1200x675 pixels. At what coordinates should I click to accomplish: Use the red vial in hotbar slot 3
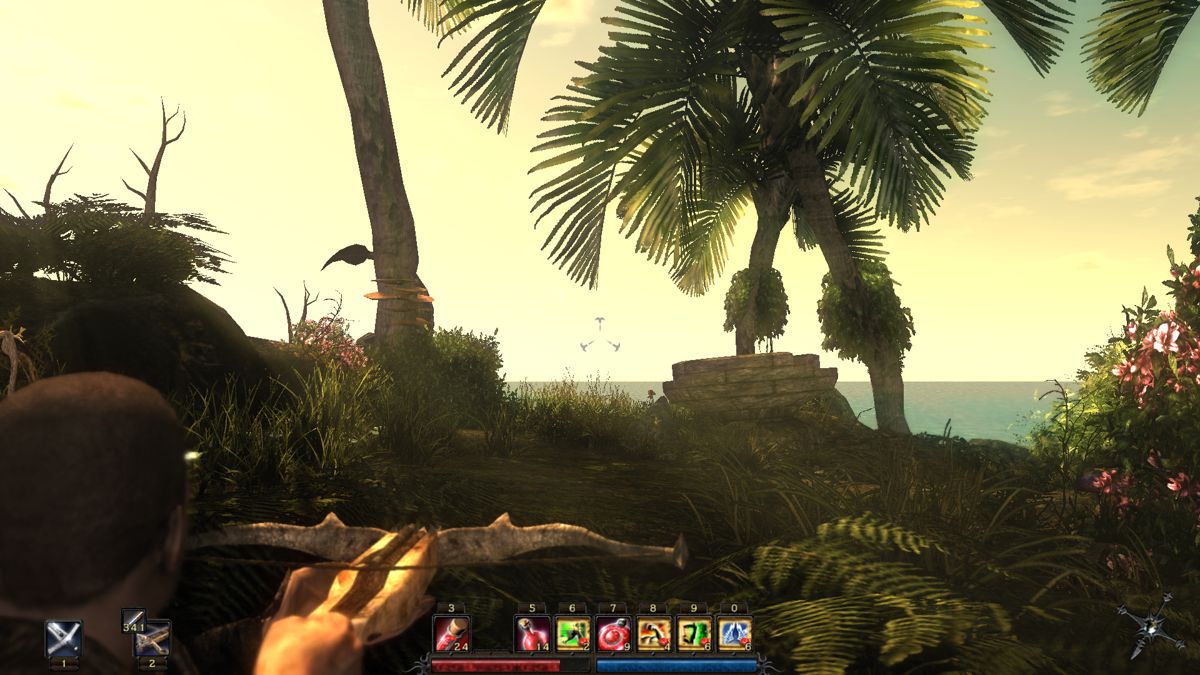point(451,634)
